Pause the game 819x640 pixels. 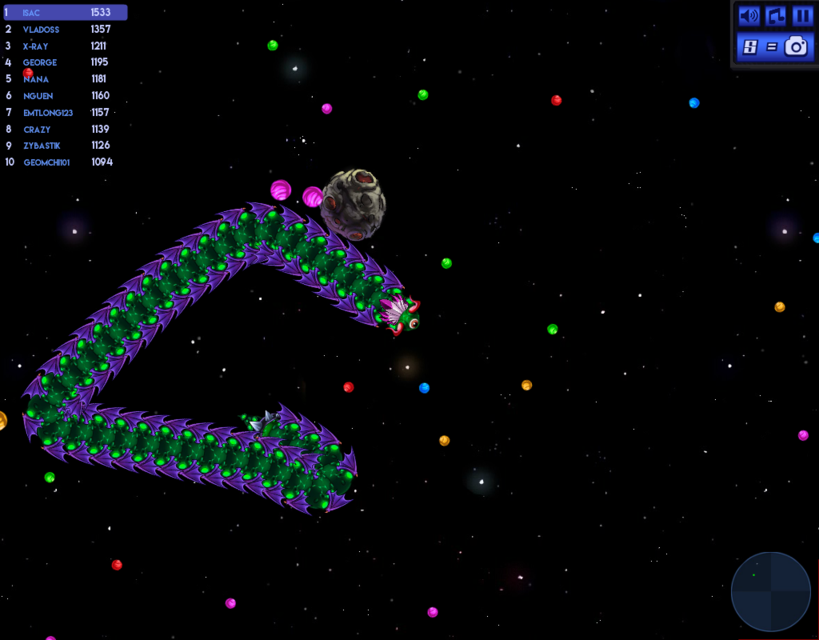click(802, 16)
